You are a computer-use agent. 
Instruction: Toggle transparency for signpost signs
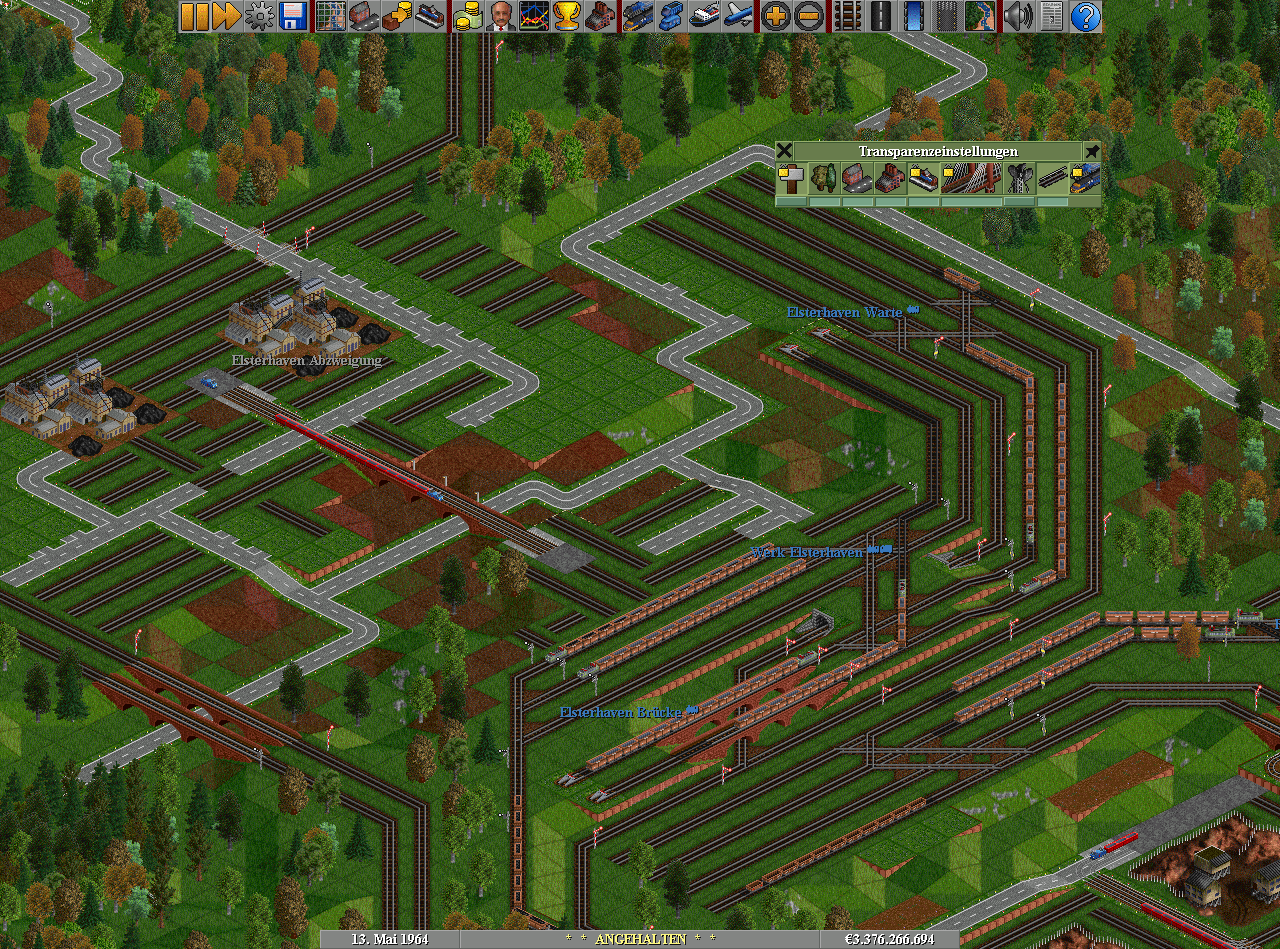pos(791,179)
